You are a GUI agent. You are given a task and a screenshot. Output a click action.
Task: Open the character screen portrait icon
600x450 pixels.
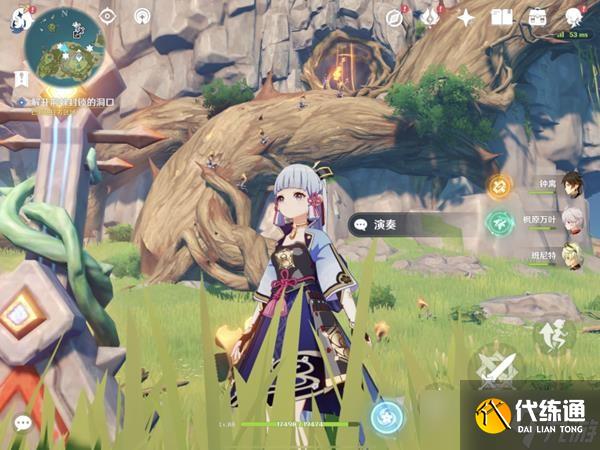click(x=574, y=17)
